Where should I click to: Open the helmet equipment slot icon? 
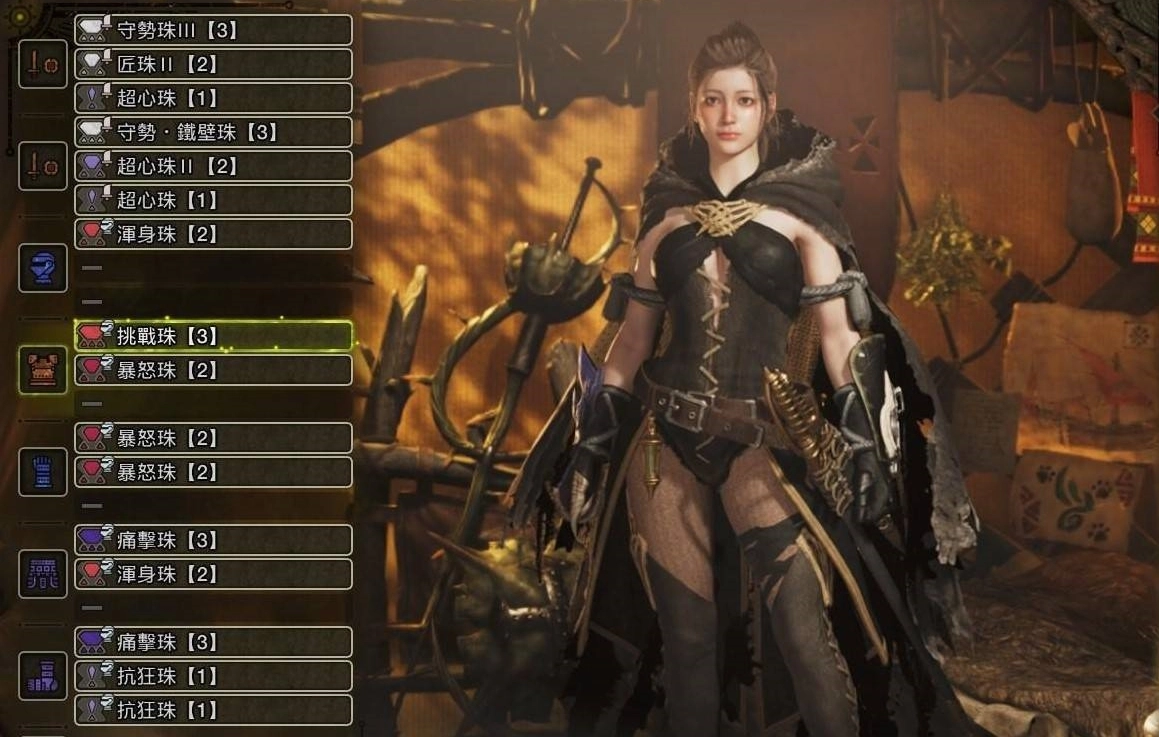[43, 268]
